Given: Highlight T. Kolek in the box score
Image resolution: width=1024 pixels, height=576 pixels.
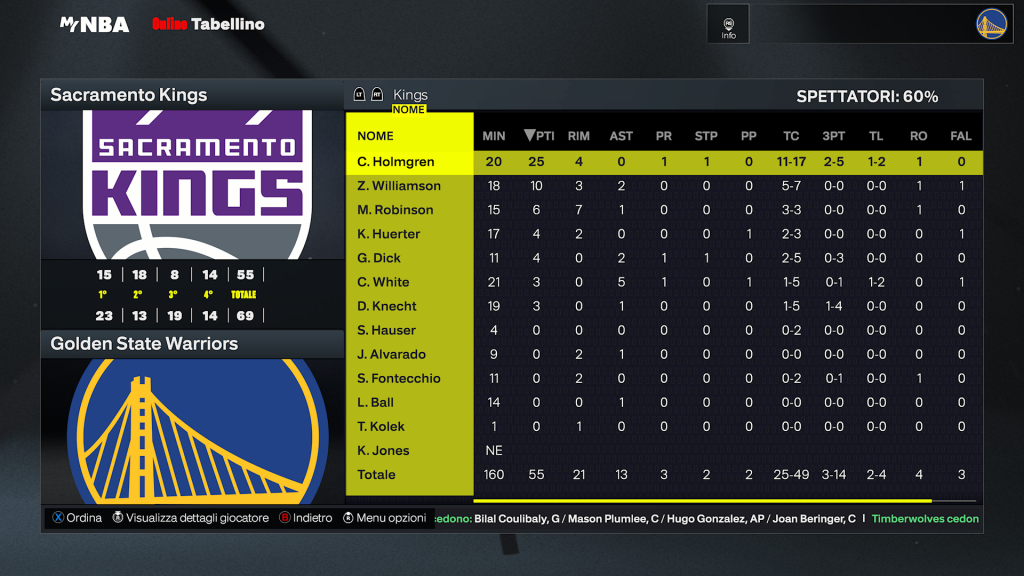Looking at the screenshot, I should tap(380, 426).
